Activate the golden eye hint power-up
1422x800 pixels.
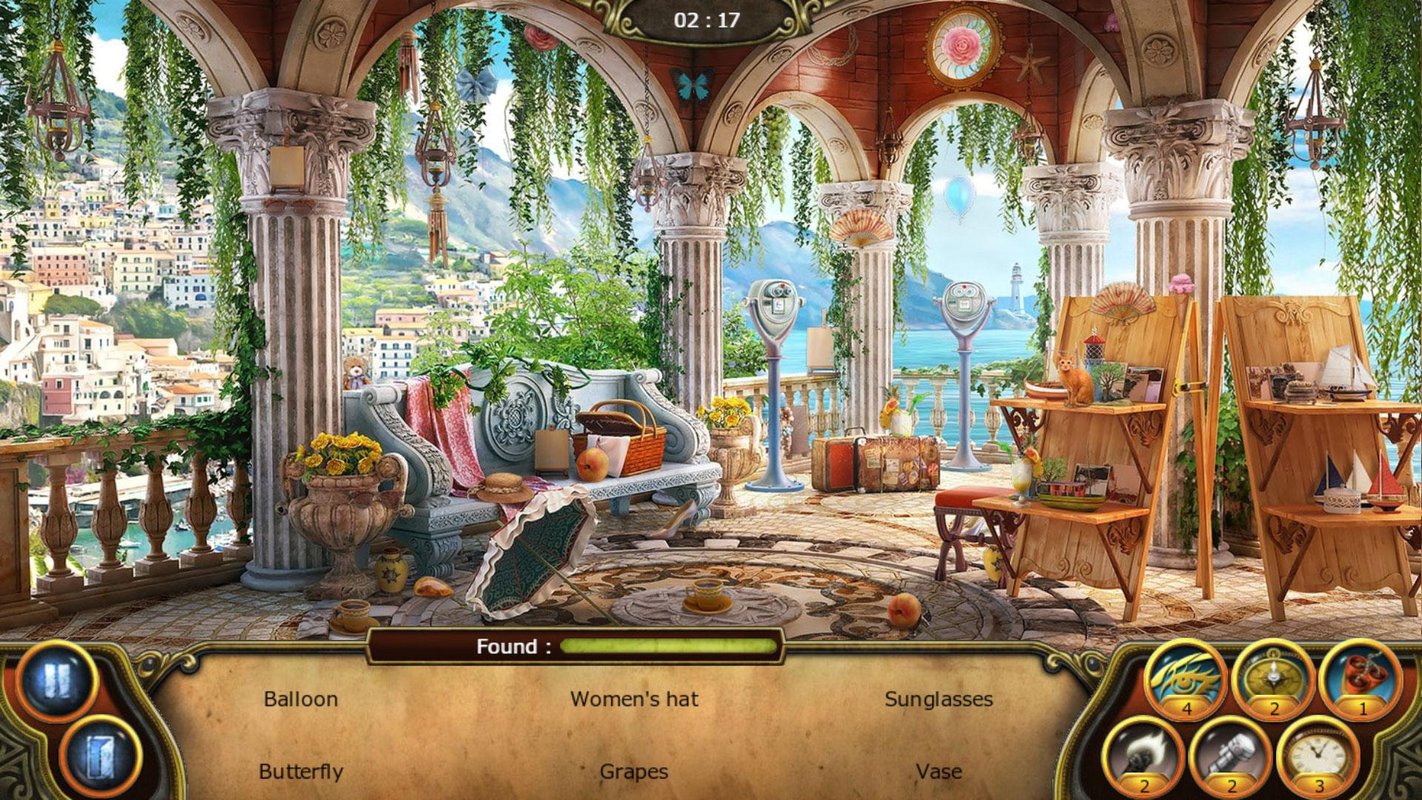click(x=1186, y=679)
